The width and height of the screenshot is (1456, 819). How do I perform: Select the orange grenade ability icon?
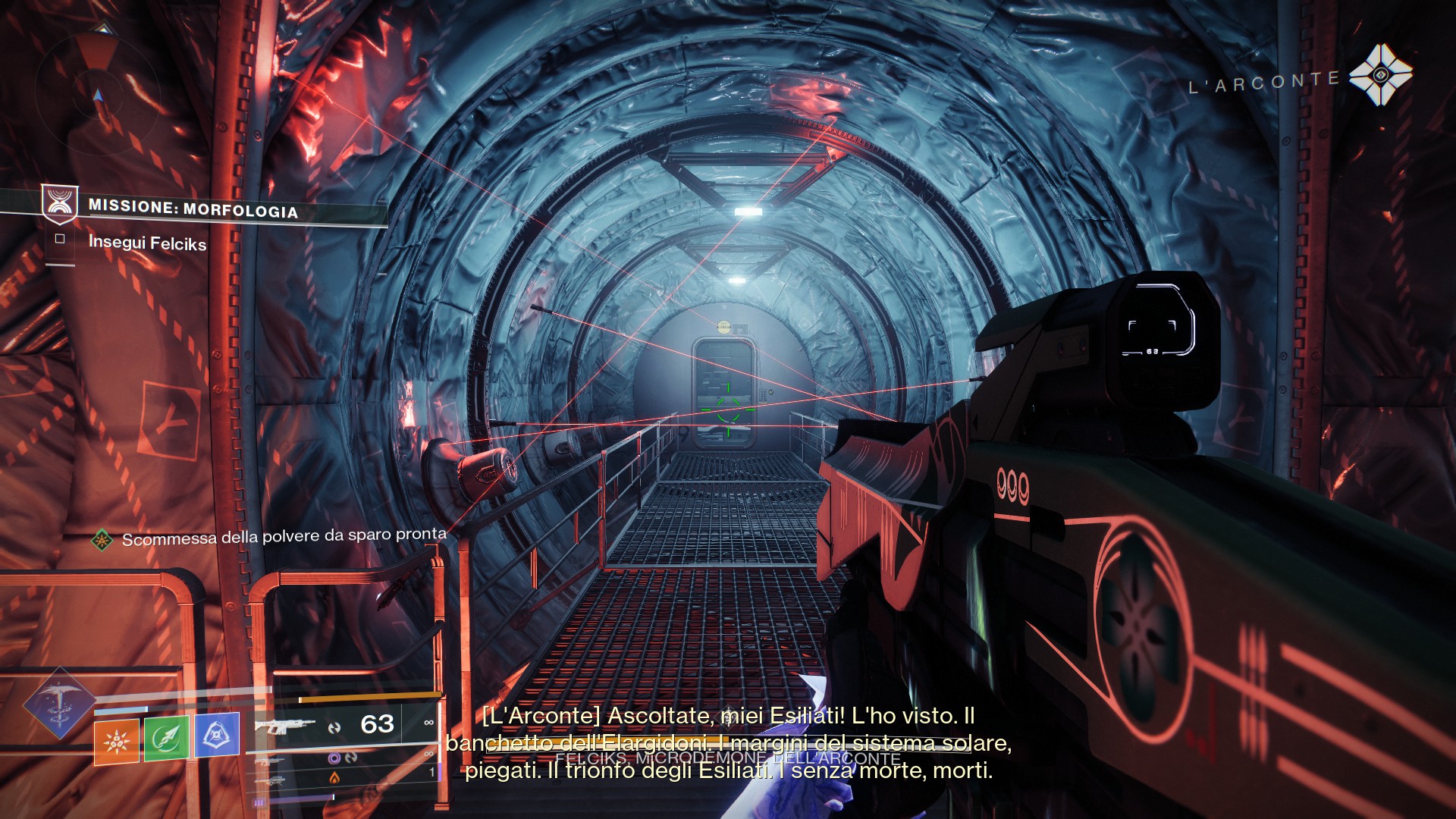click(x=116, y=741)
